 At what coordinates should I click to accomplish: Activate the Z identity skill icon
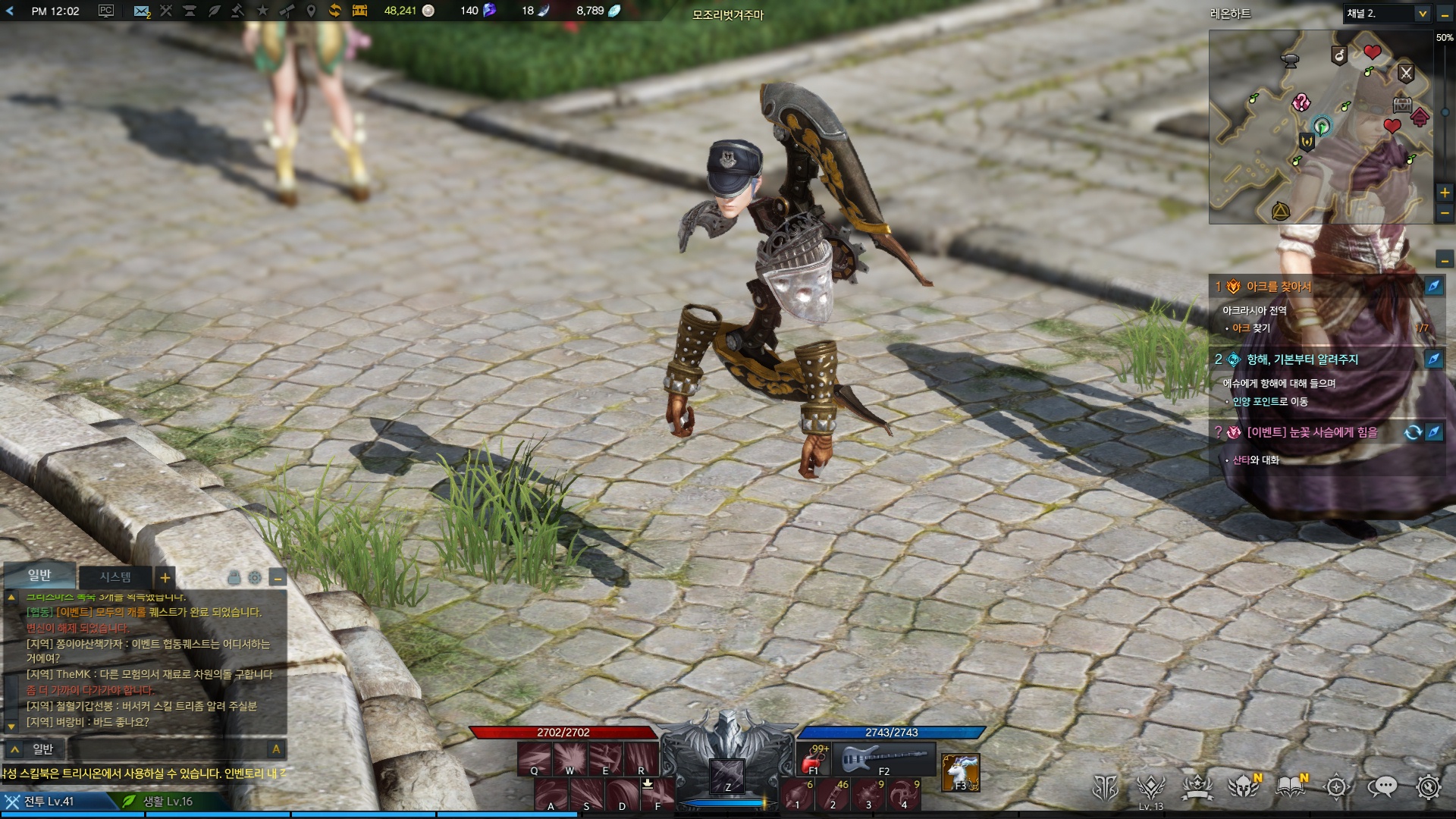[x=726, y=775]
